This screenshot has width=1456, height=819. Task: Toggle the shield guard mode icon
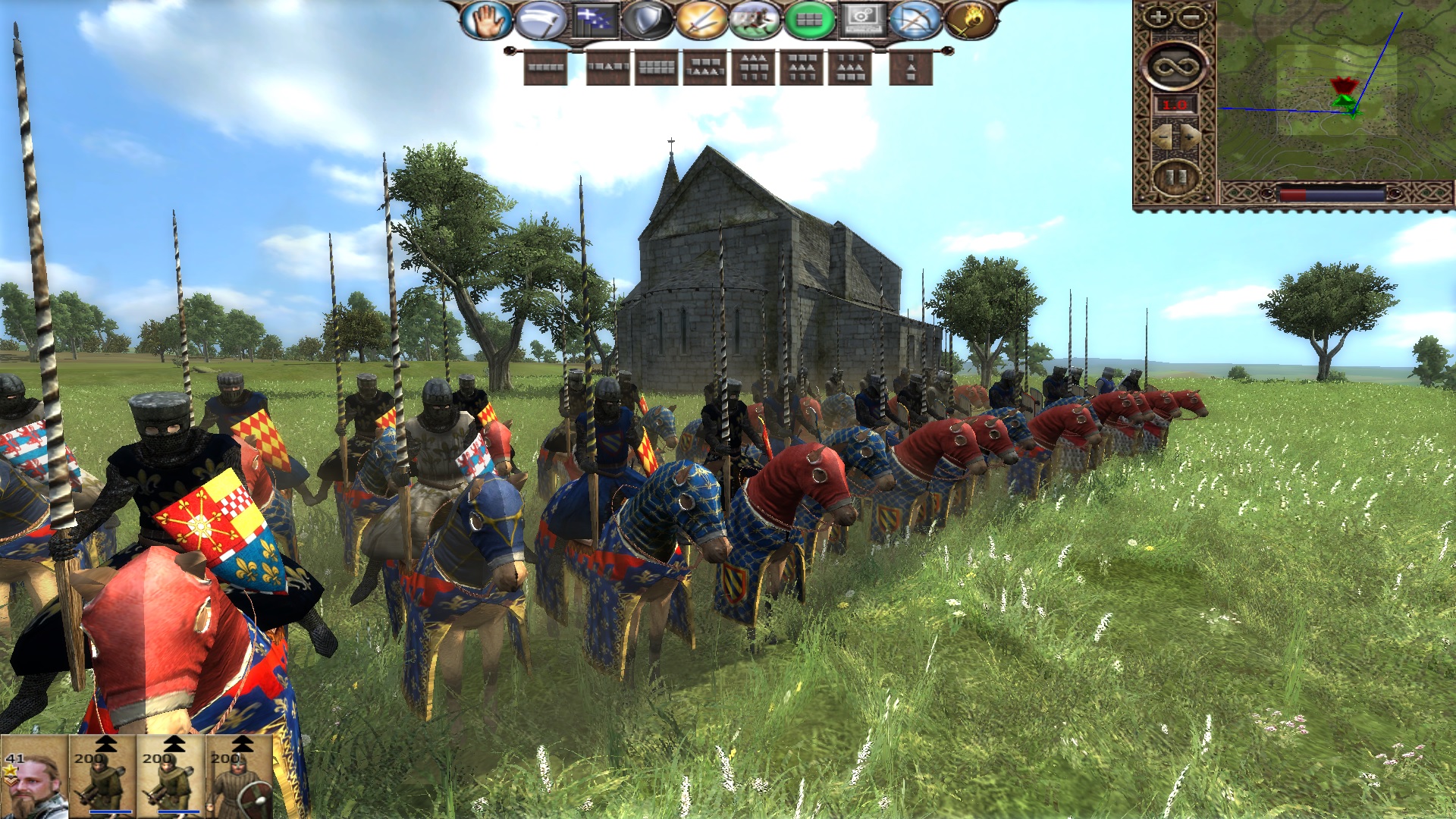647,20
